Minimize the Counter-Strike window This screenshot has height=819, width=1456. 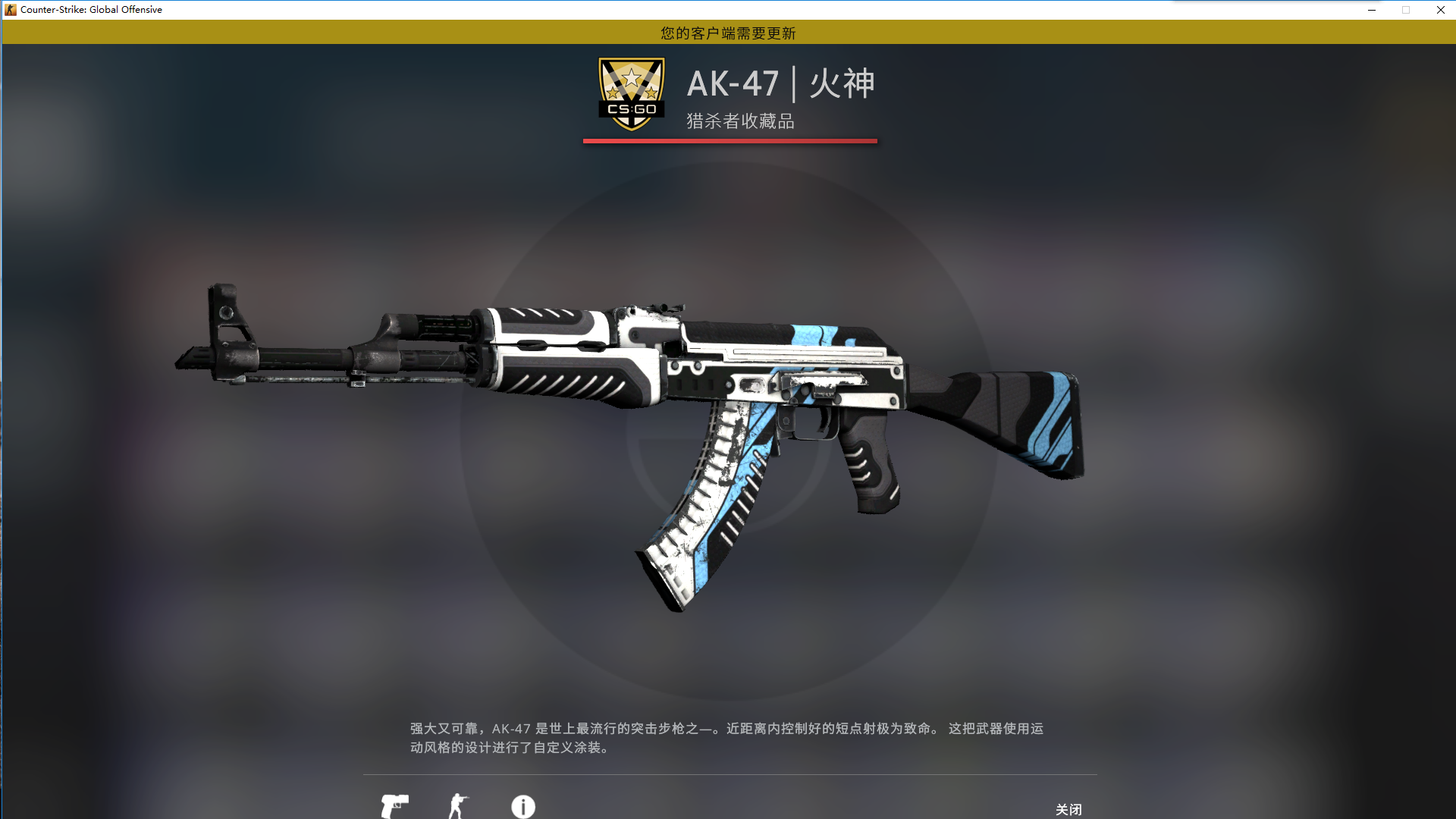pyautogui.click(x=1371, y=10)
